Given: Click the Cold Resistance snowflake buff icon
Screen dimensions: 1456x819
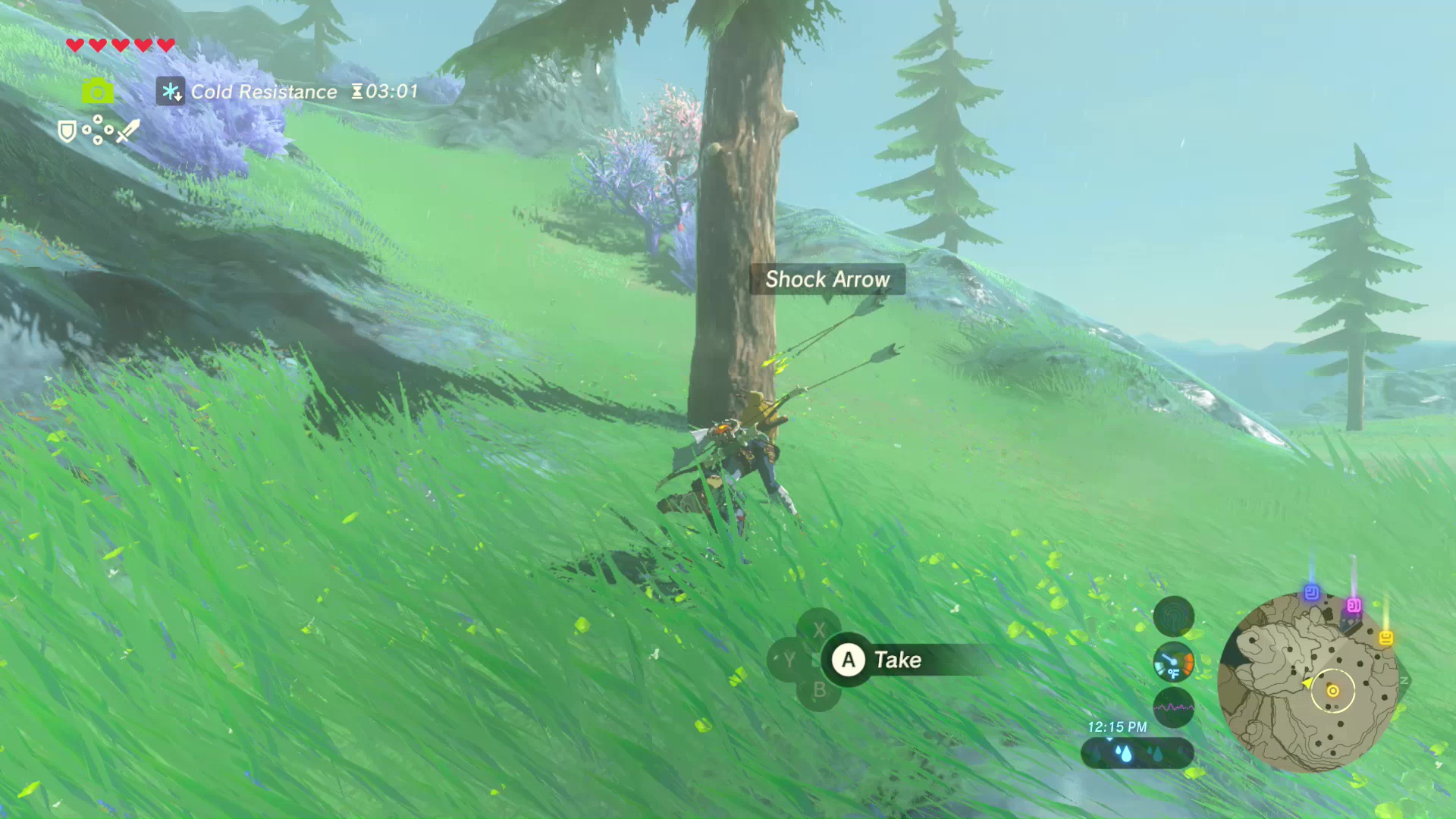Looking at the screenshot, I should point(171,92).
